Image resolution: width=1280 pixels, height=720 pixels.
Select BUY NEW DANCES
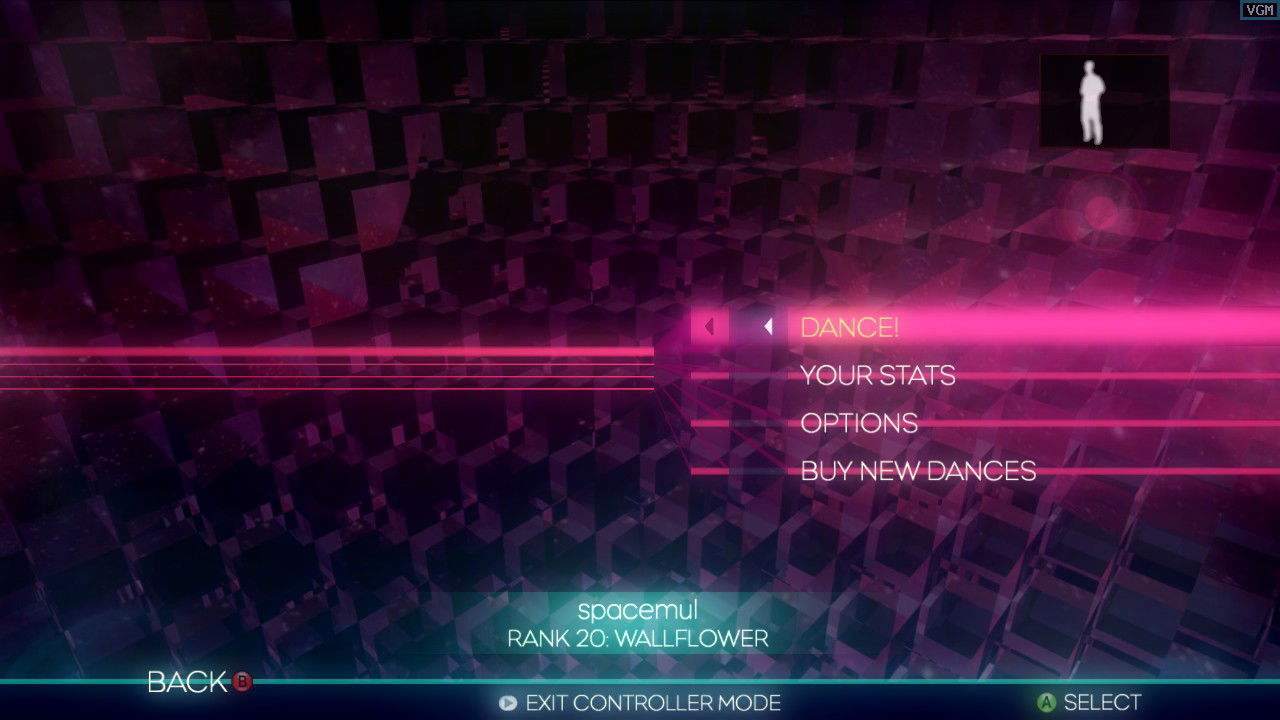[x=917, y=471]
